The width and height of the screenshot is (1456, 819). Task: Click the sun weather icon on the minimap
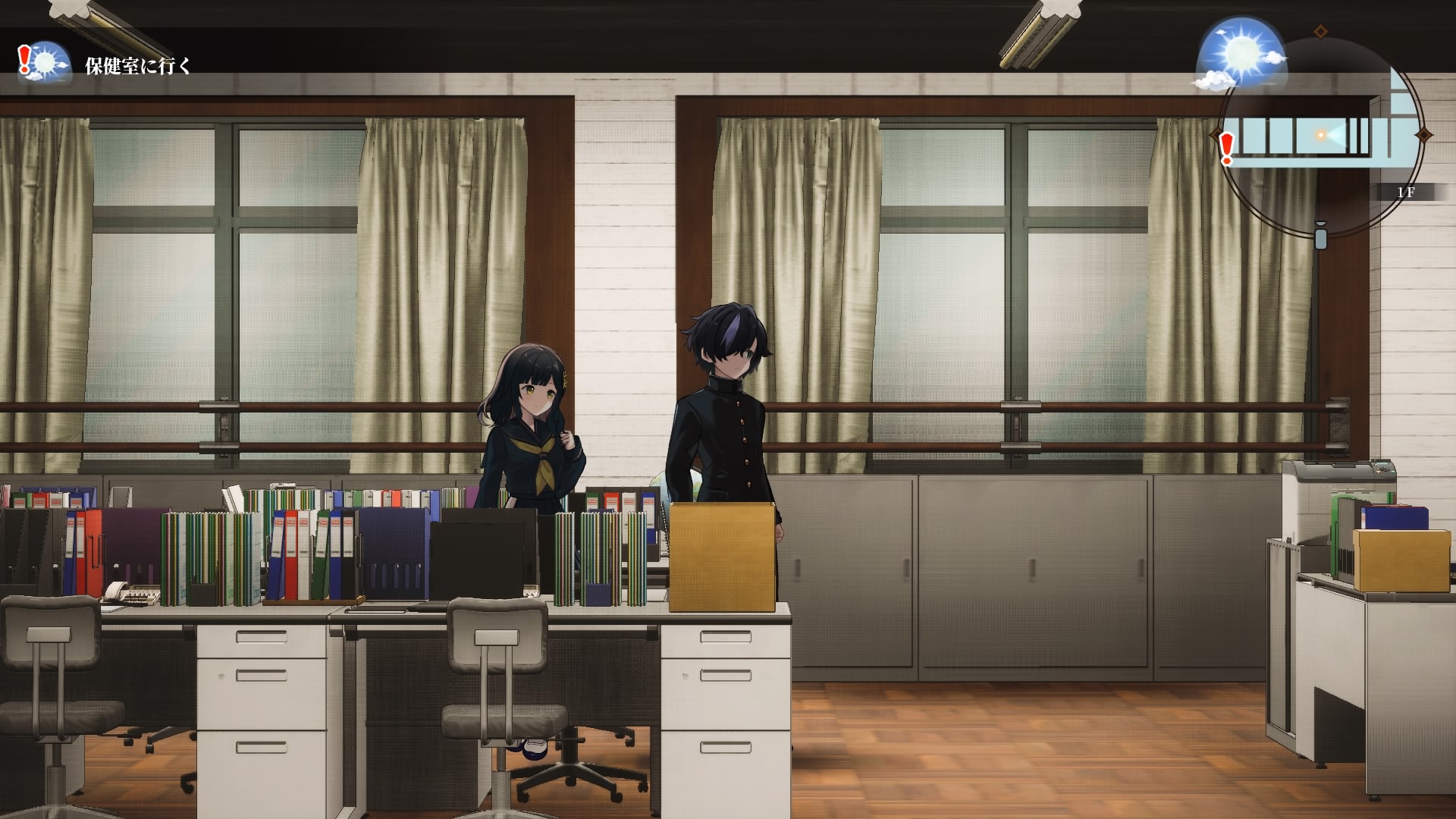click(x=1244, y=53)
